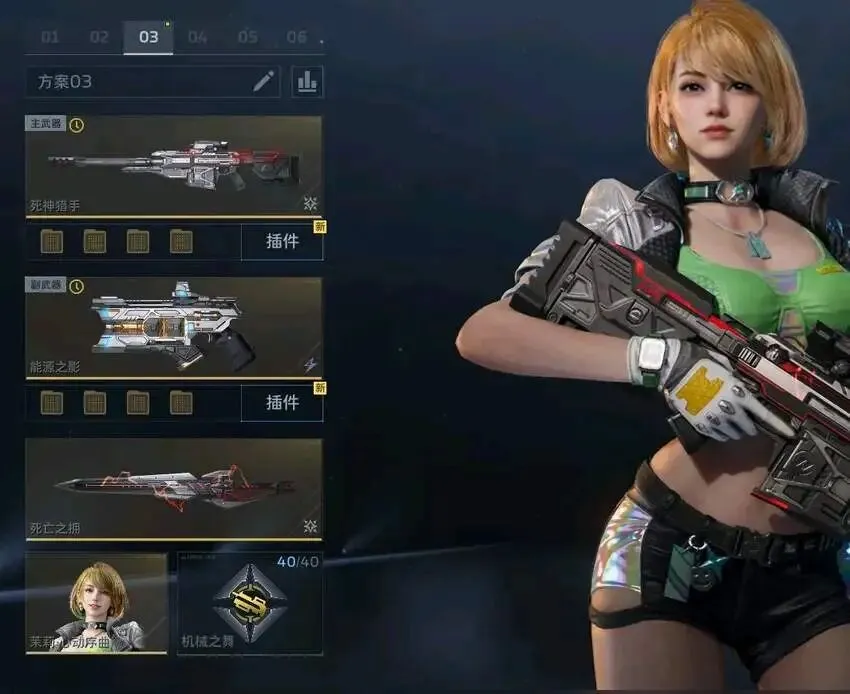Screen dimensions: 850x694
Task: Select the secondary weapon 能源之影 slot
Action: (x=174, y=328)
